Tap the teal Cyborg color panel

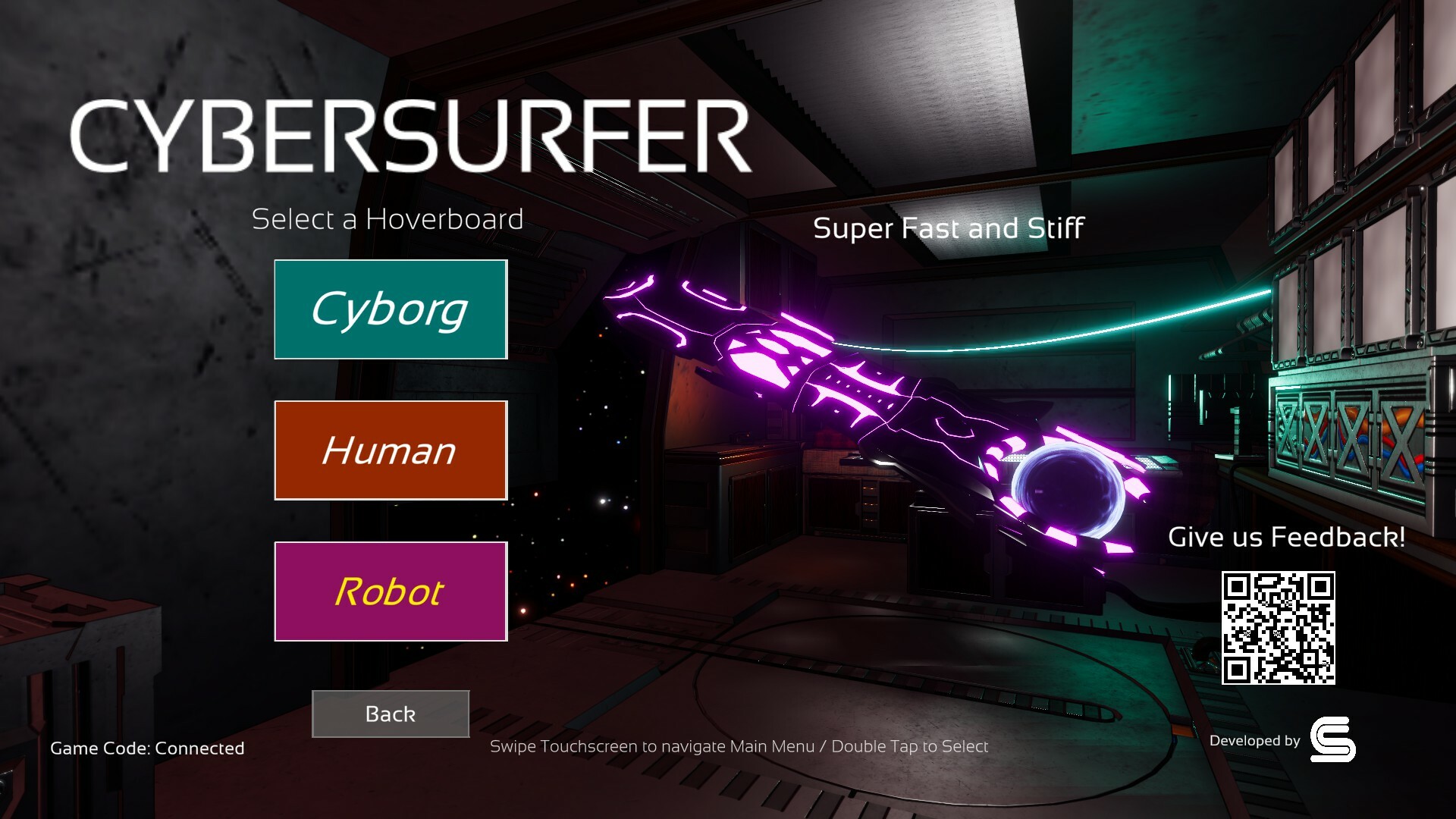390,309
